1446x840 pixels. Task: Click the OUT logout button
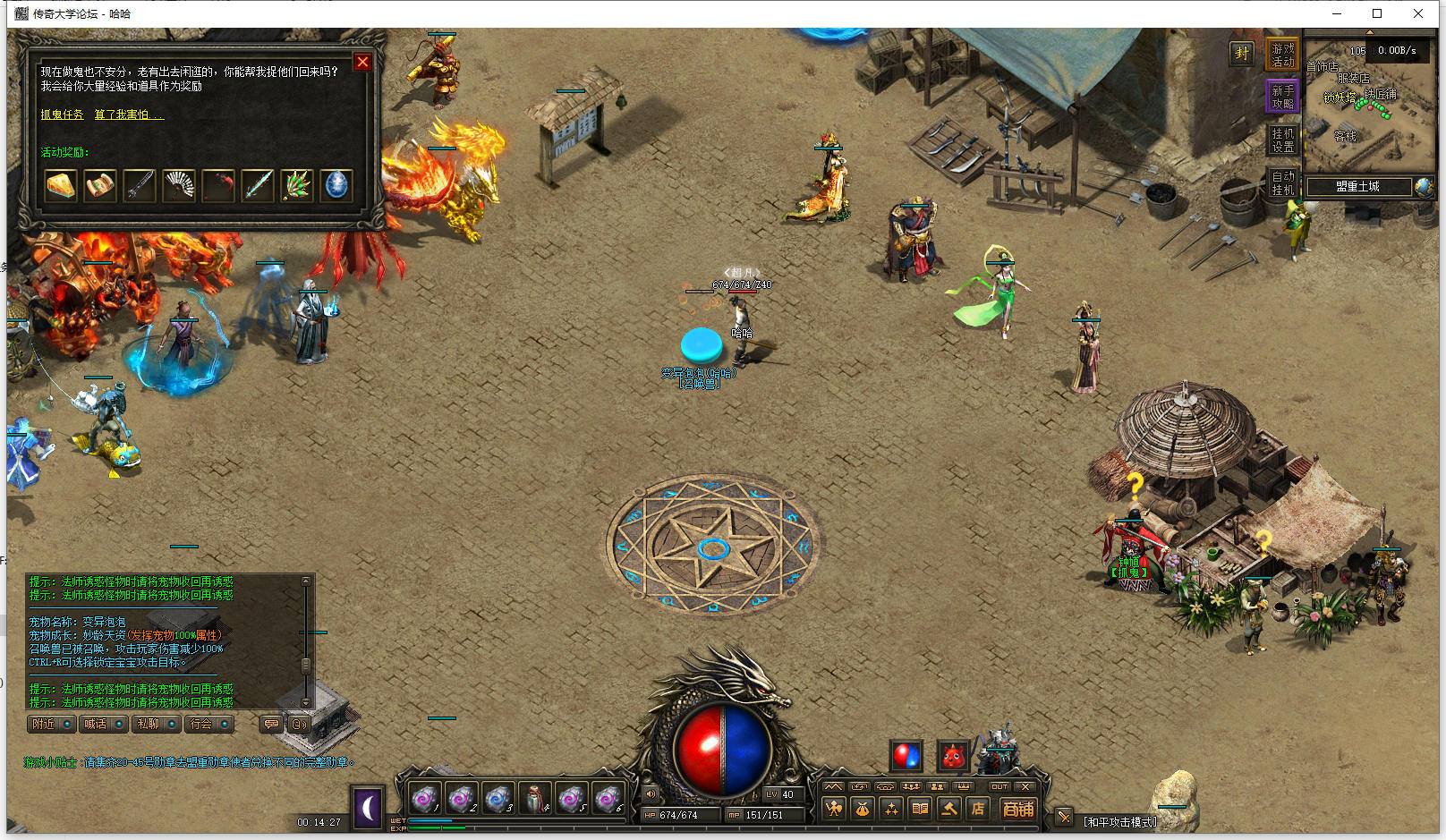pos(999,786)
